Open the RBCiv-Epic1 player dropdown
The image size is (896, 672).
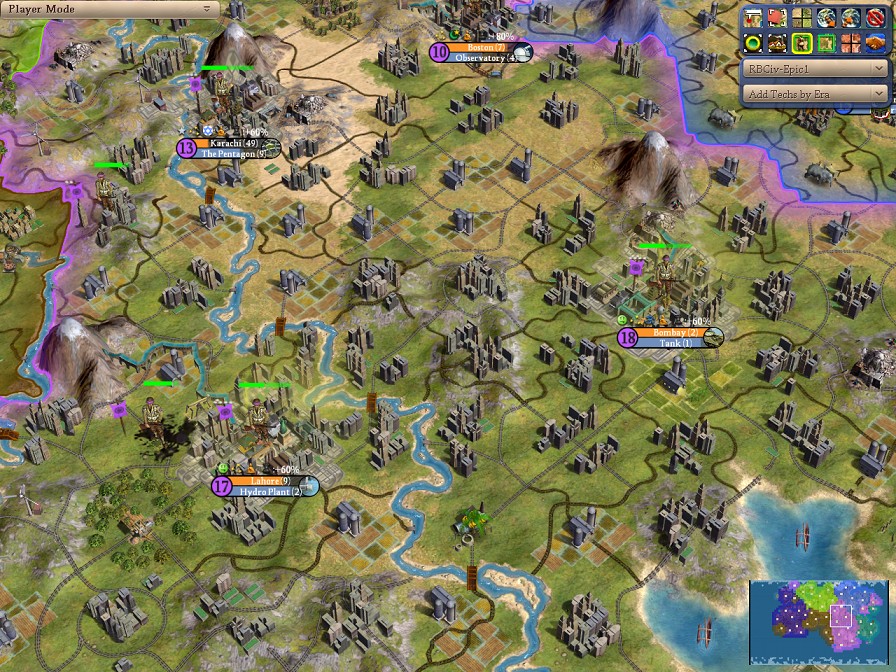tap(816, 70)
